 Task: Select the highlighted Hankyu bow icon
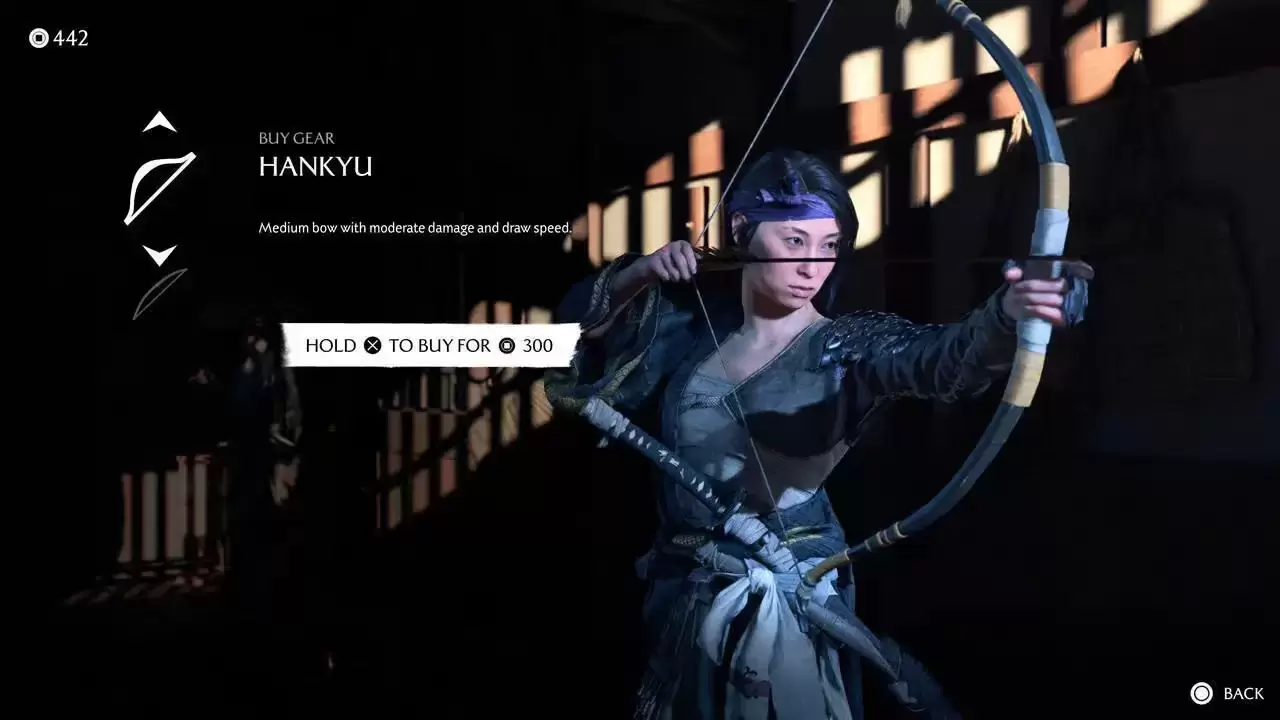coord(159,188)
